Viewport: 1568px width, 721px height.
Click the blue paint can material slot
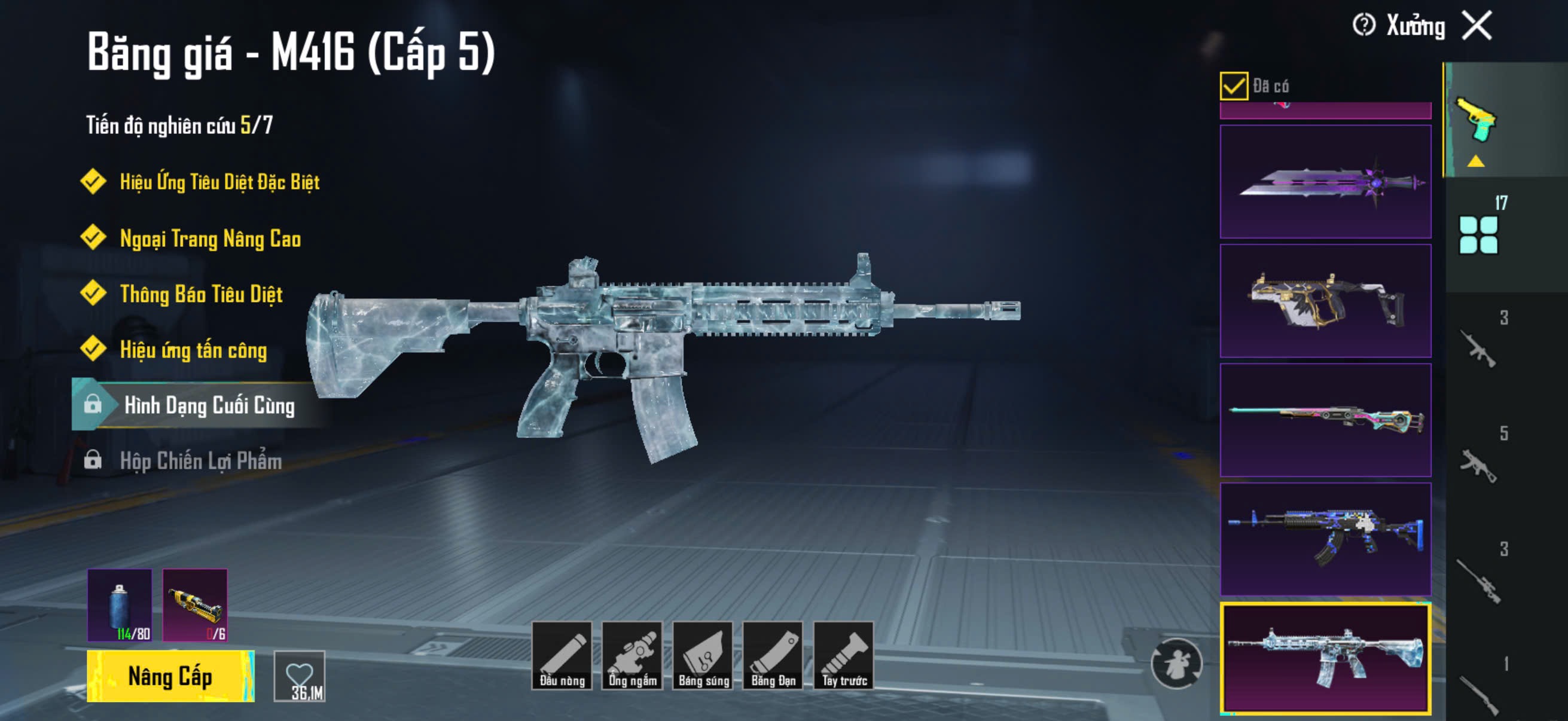pyautogui.click(x=120, y=605)
